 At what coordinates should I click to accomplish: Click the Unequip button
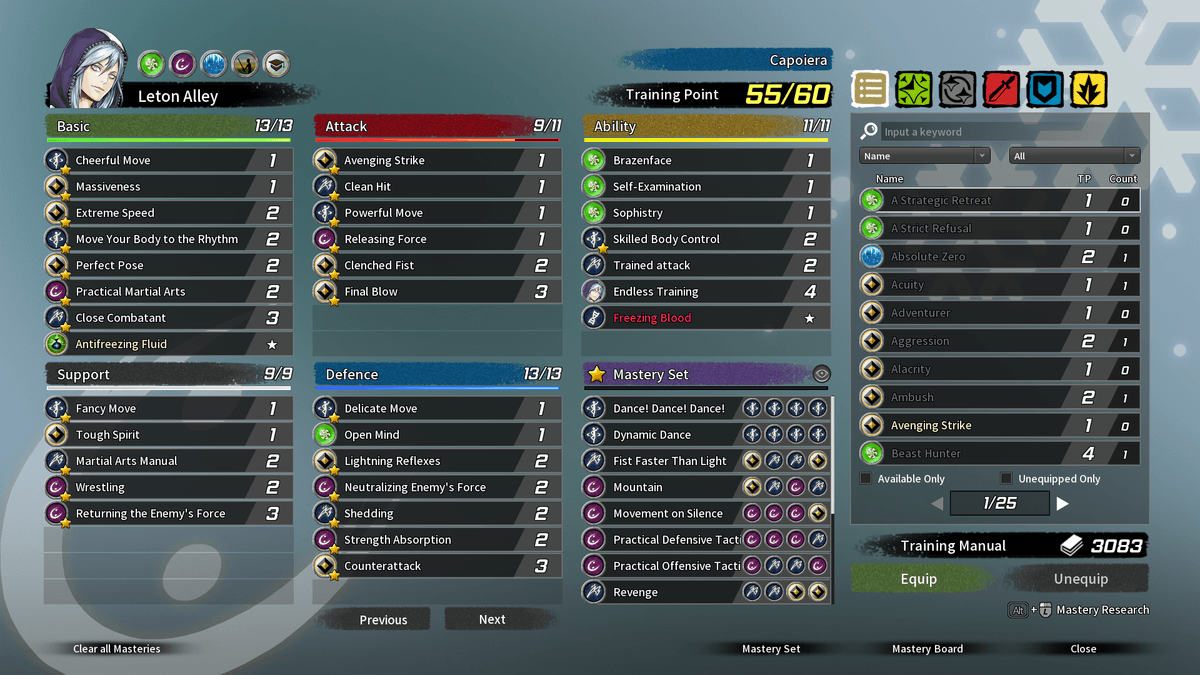point(1080,579)
